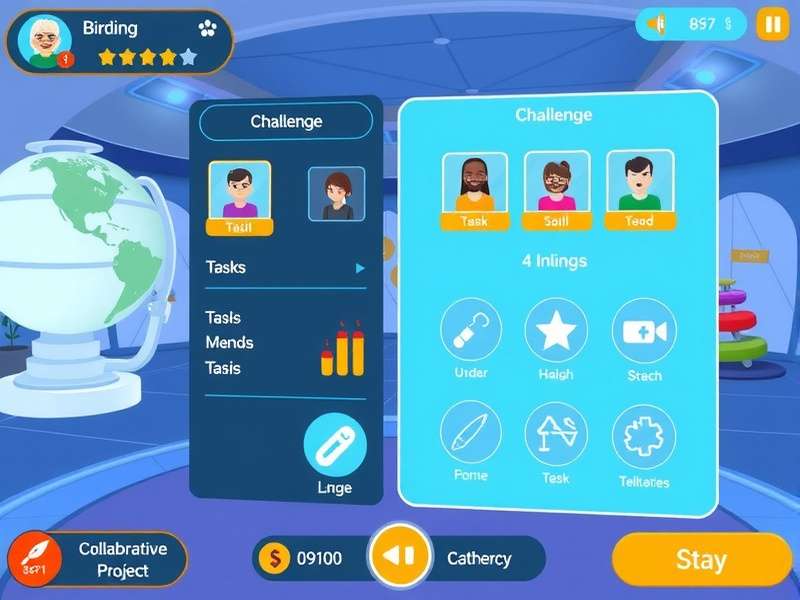Open the puzzle piece Teltates icon
800x600 pixels.
(644, 436)
